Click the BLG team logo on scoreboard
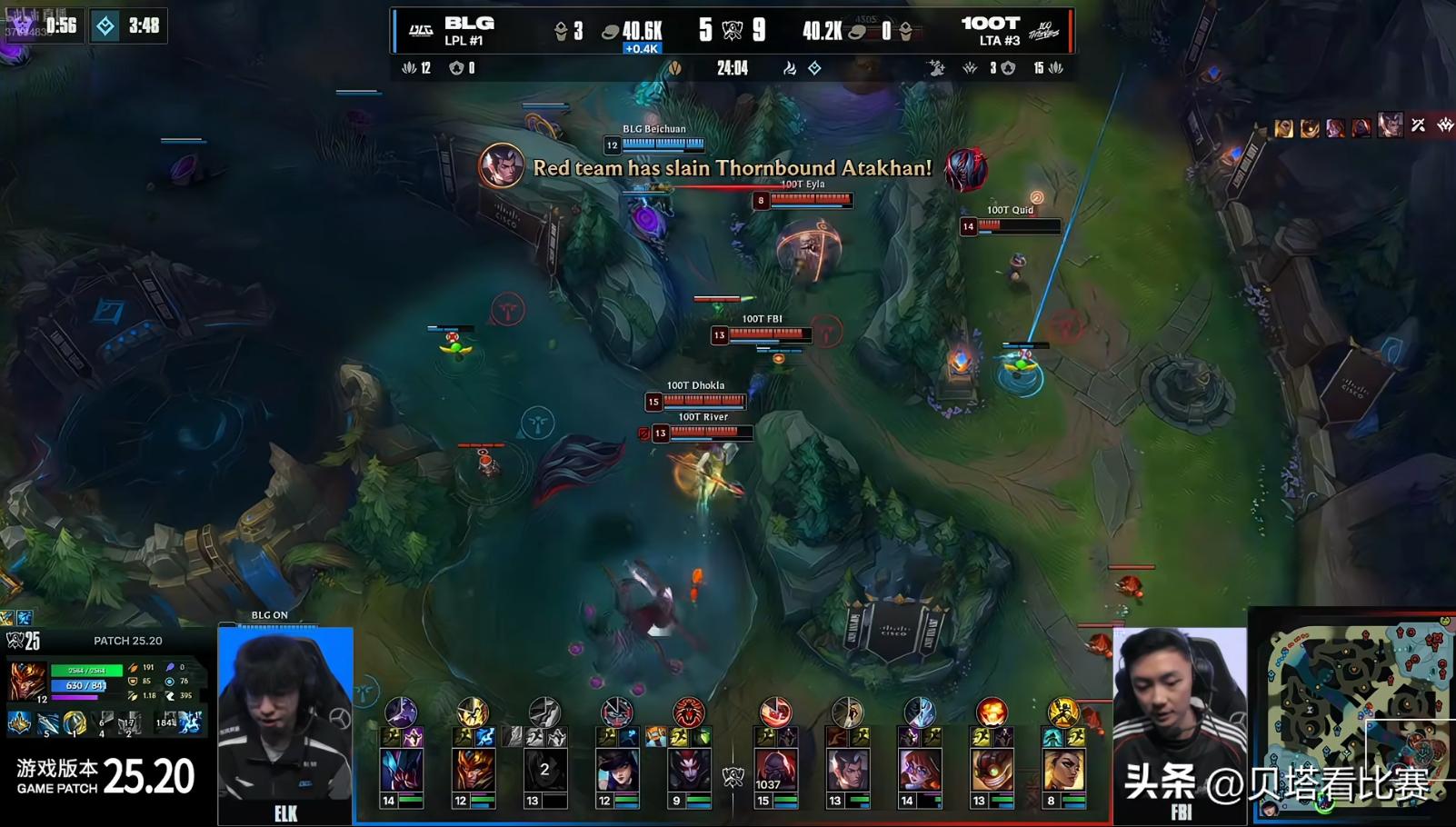 [421, 31]
